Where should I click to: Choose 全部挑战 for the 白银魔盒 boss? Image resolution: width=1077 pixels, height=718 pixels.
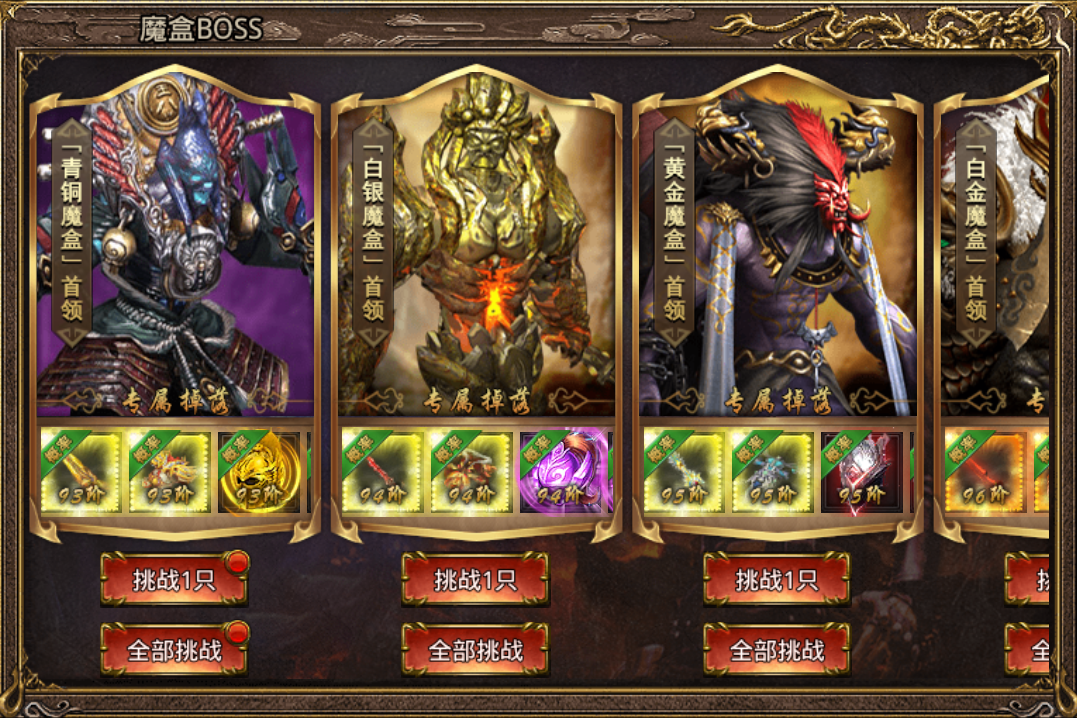475,650
